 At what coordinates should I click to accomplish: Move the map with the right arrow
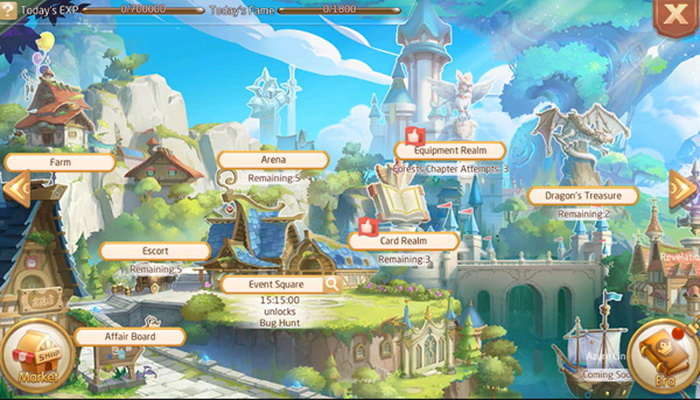click(x=683, y=188)
